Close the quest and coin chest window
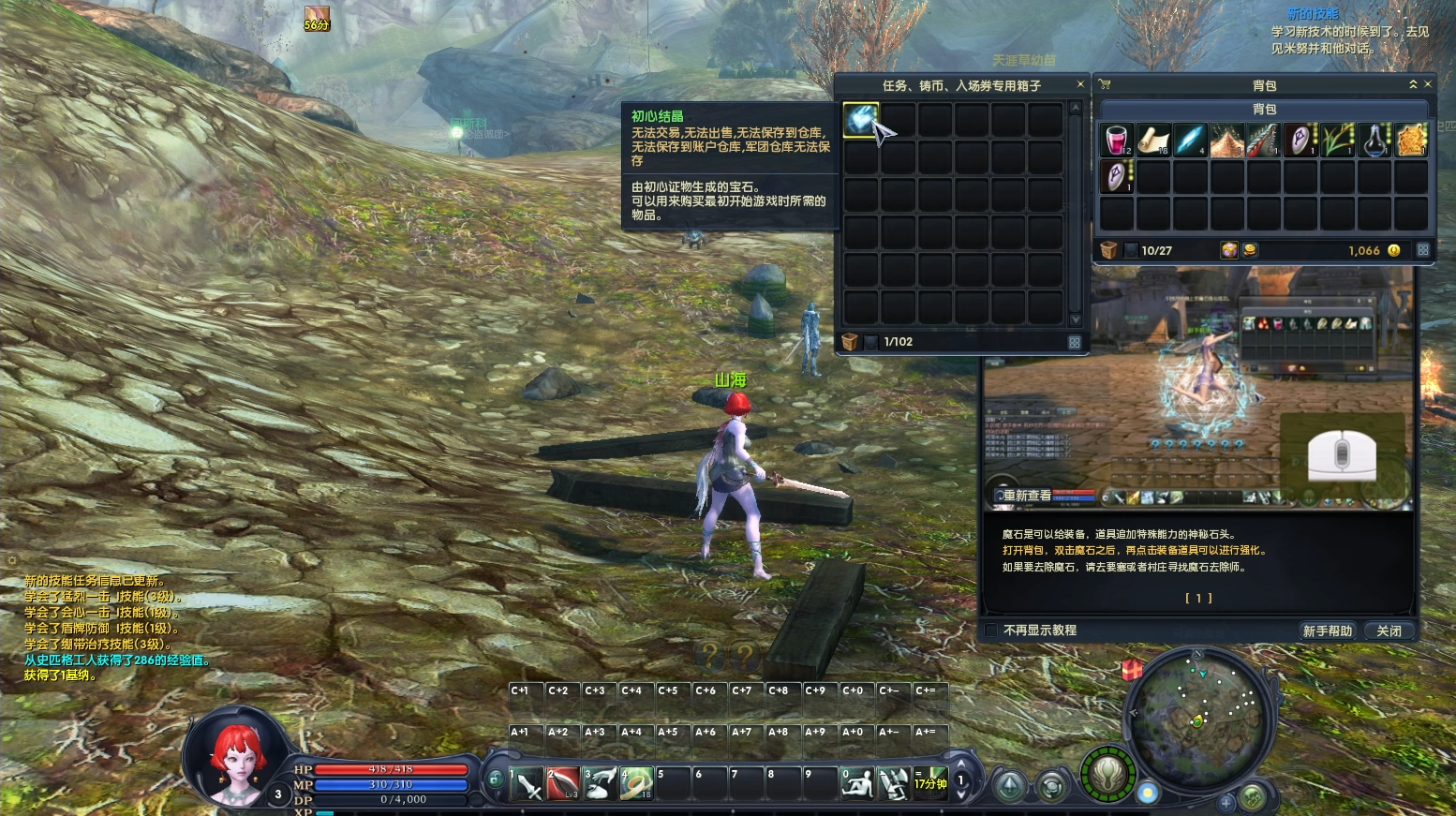This screenshot has width=1456, height=816. [1080, 84]
